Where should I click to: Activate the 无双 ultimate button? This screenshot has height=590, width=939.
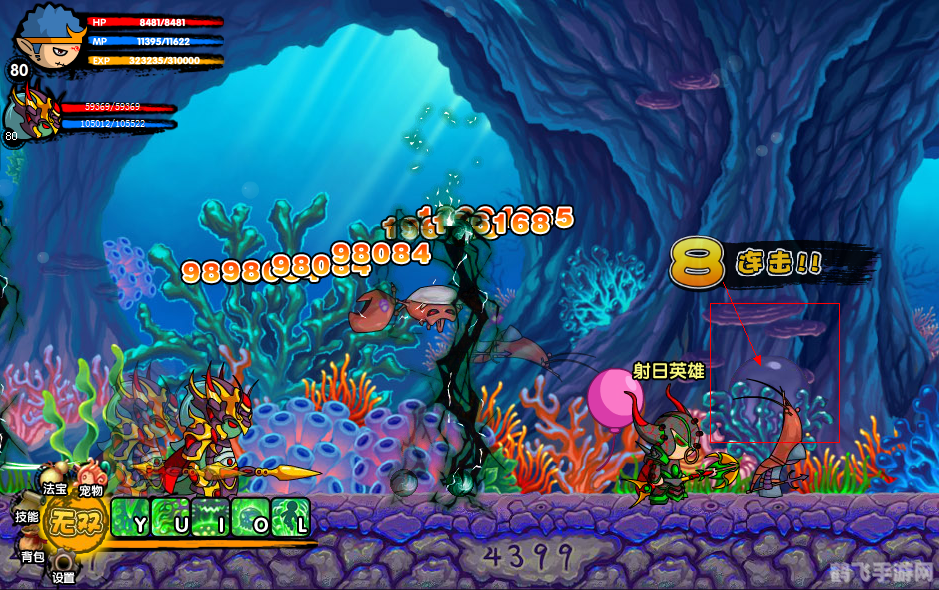click(77, 520)
